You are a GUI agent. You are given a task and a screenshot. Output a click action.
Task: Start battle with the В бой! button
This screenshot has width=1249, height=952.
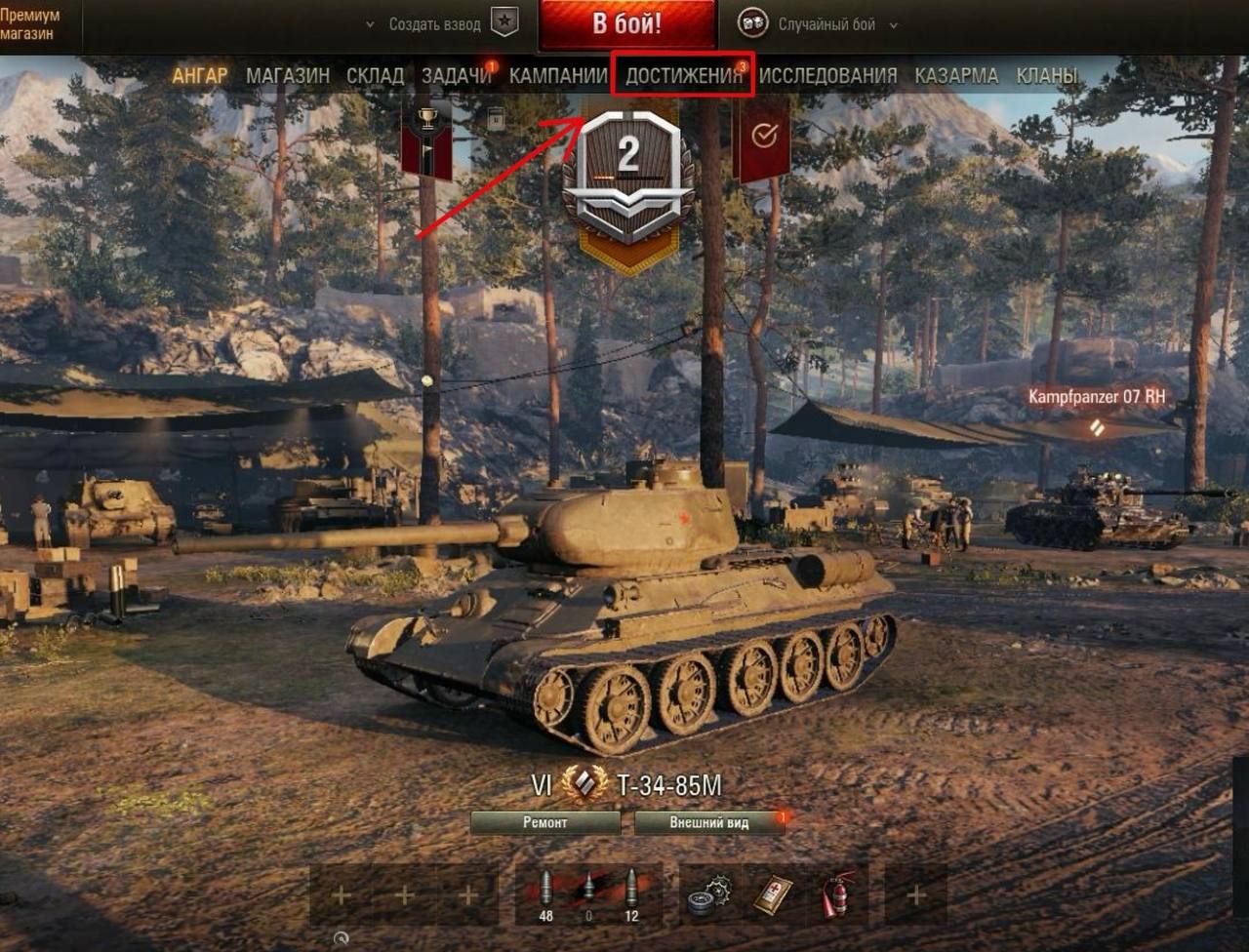click(626, 24)
